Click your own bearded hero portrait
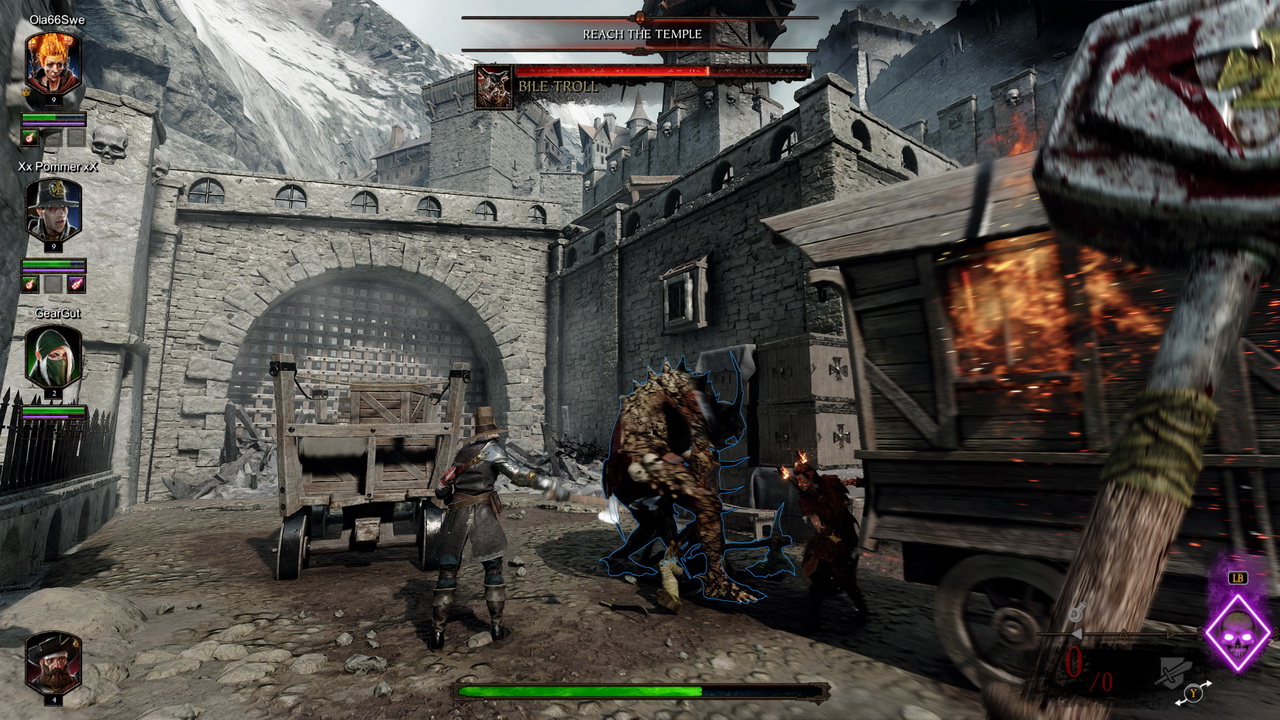The height and width of the screenshot is (720, 1280). (x=53, y=661)
